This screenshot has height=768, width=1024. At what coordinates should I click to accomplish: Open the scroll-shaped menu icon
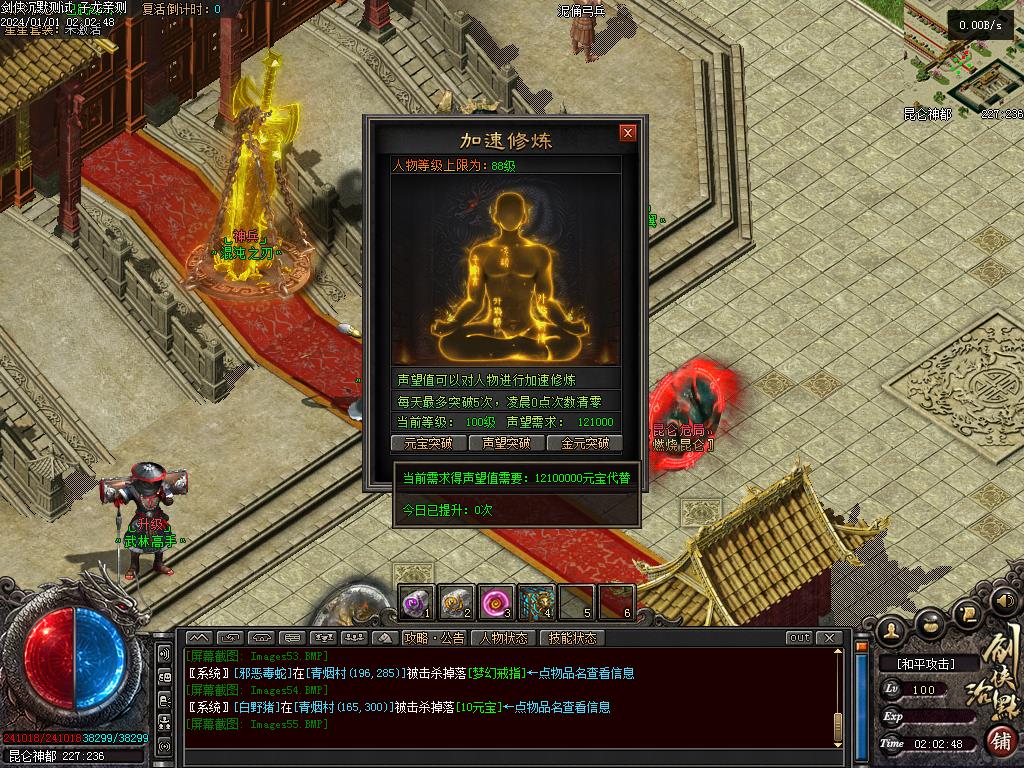point(967,612)
